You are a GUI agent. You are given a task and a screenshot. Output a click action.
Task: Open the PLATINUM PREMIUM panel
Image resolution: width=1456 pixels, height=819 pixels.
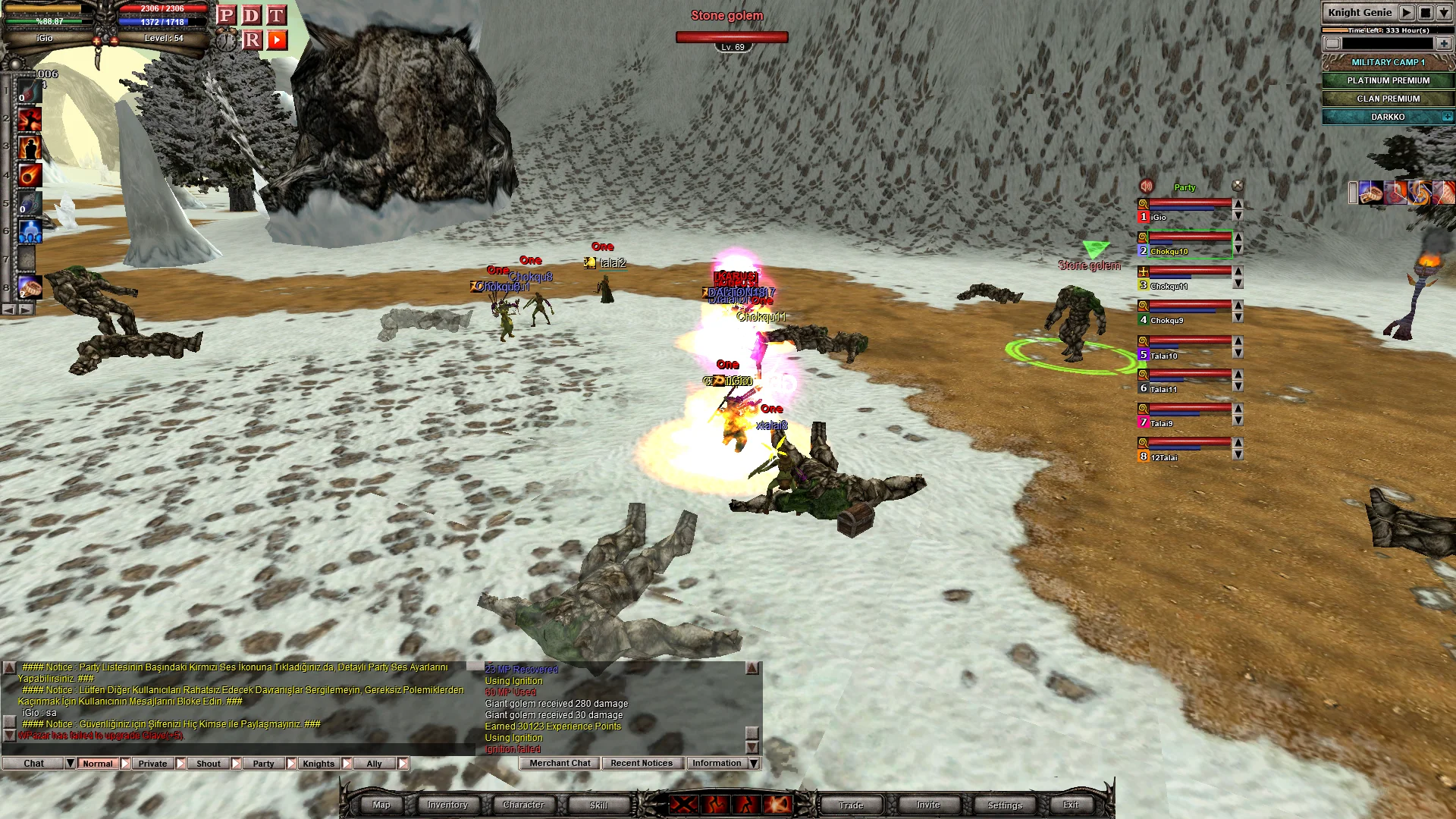(1388, 80)
